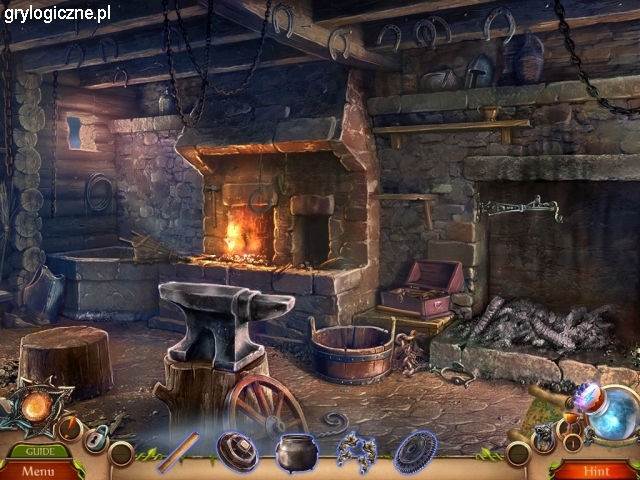
Task: Open the Menu button
Action: [x=38, y=470]
